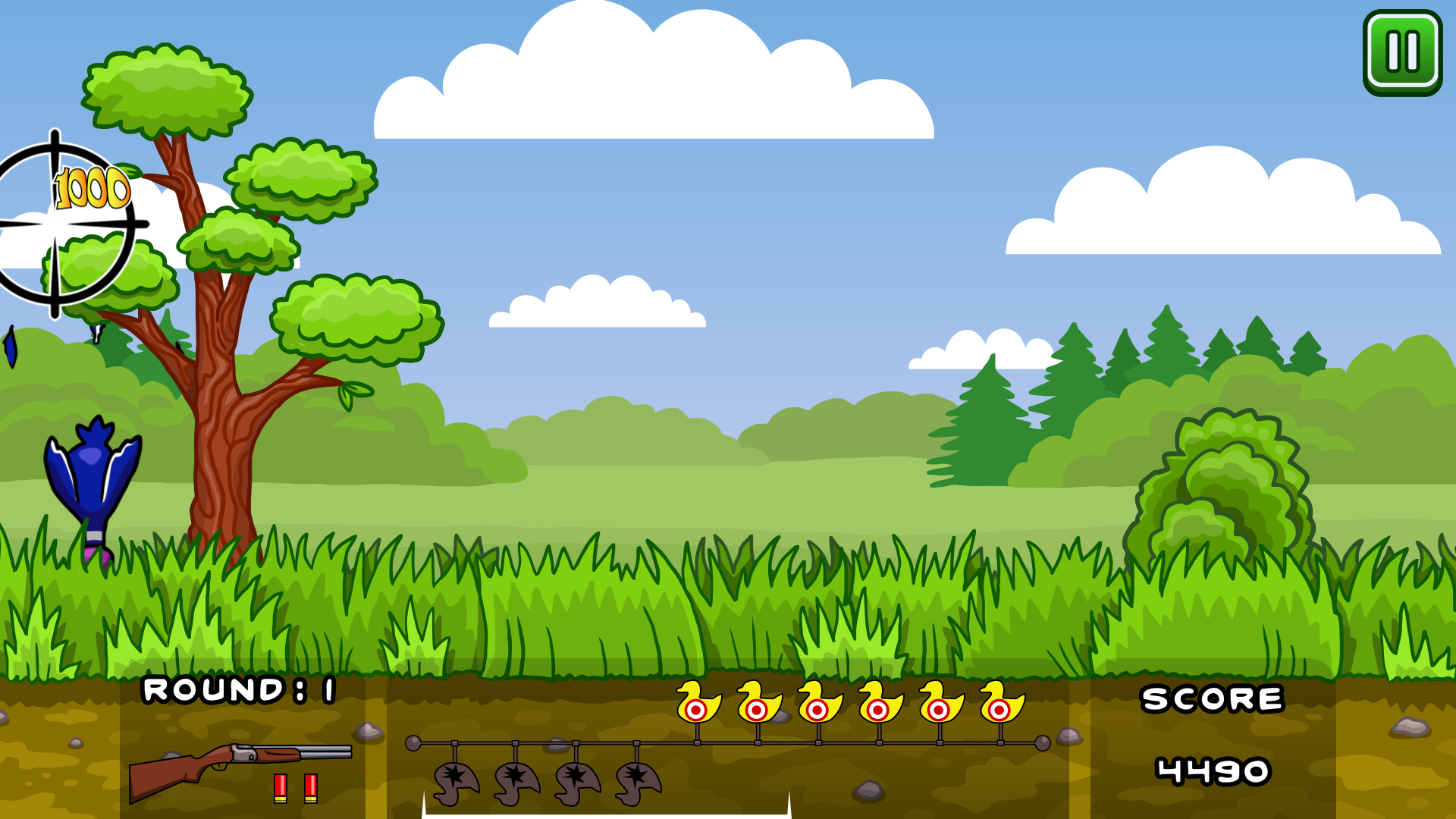The width and height of the screenshot is (1456, 819).
Task: Click the left red shotgun shell
Action: [x=281, y=787]
